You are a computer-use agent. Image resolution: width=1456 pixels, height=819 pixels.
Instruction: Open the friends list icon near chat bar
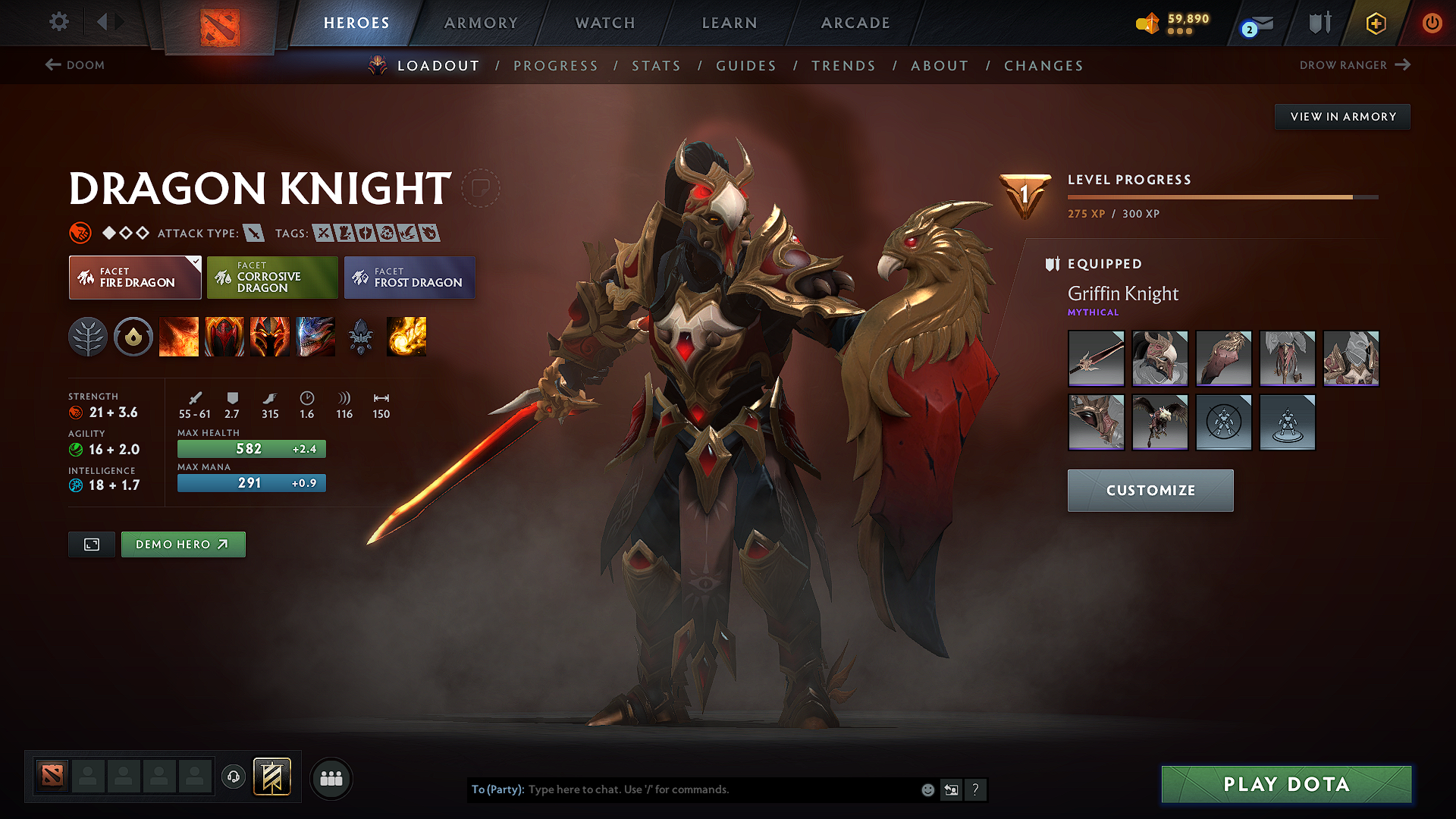point(331,778)
